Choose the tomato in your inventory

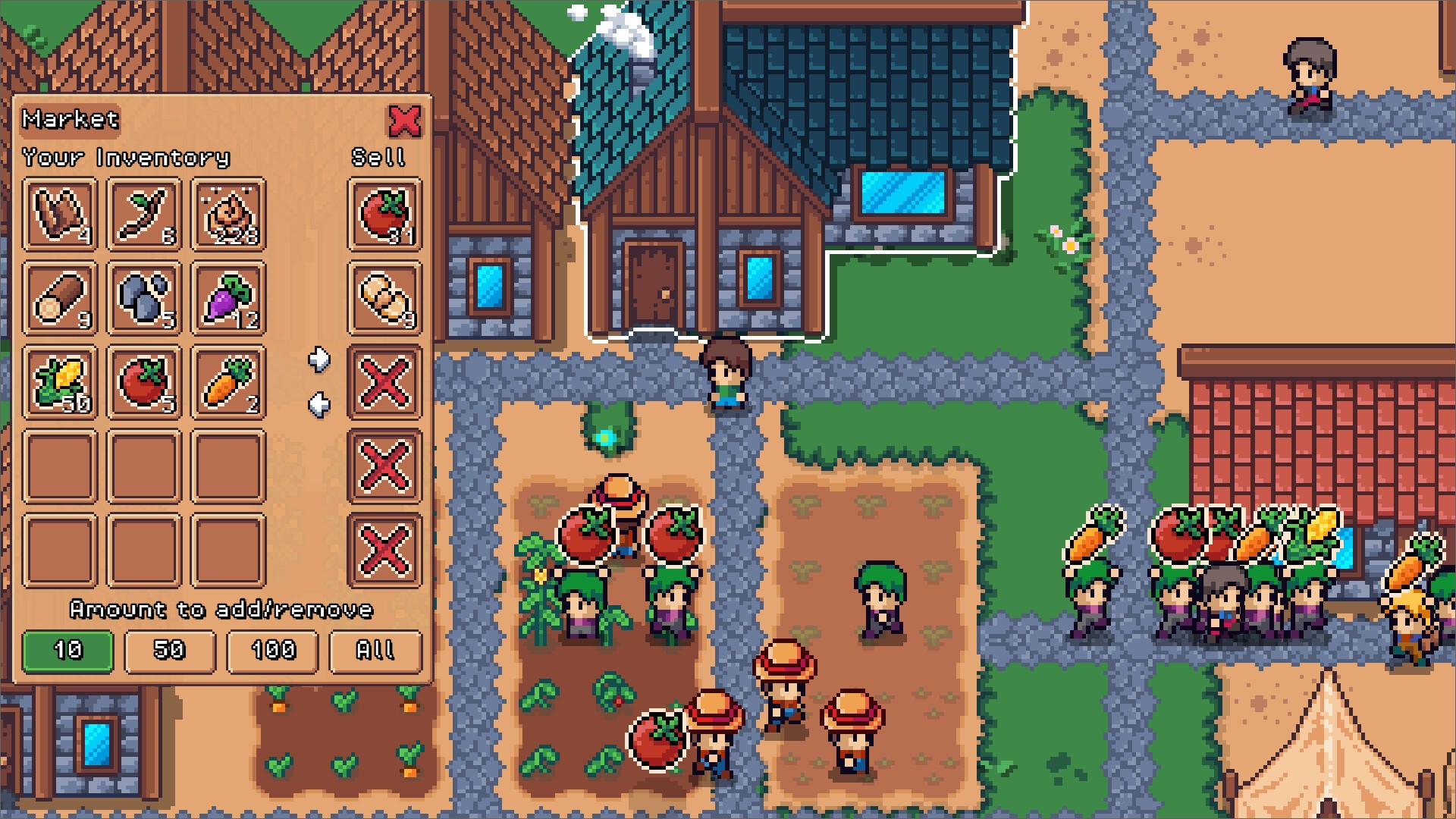(x=144, y=383)
